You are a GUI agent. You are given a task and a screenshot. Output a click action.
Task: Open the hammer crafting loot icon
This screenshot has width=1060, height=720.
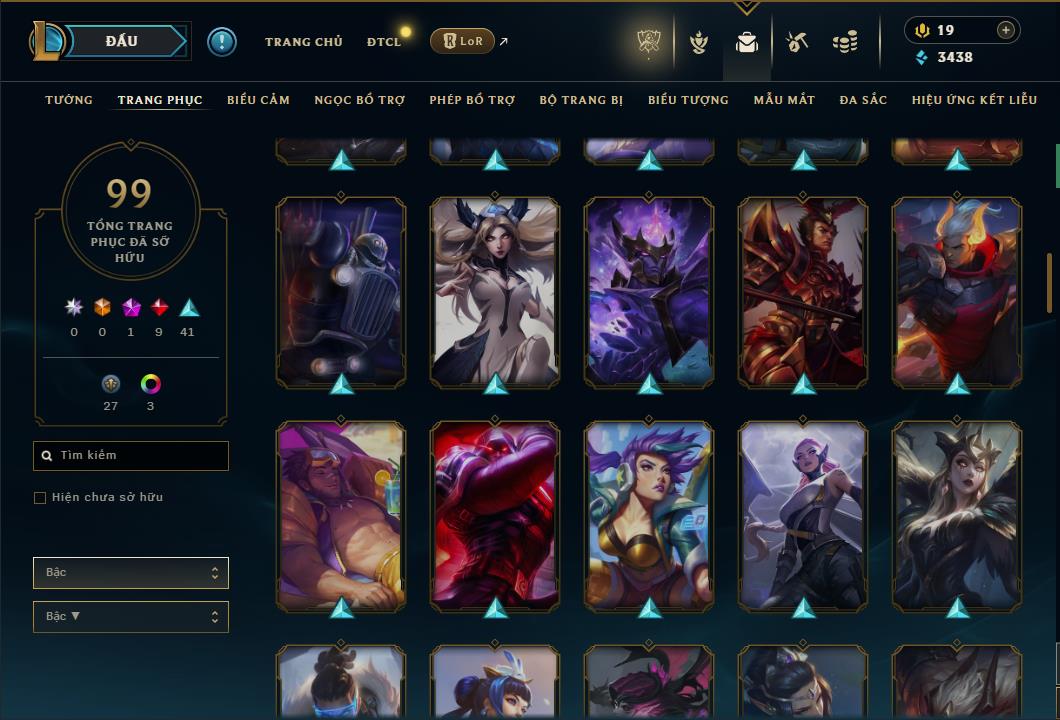[796, 42]
